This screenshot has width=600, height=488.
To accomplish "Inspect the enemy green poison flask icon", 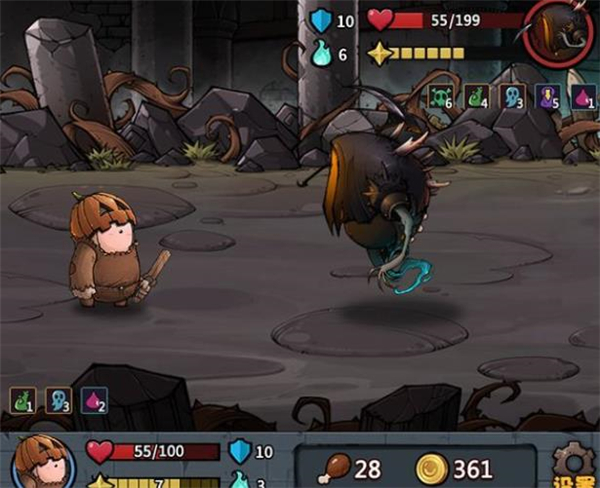I will click(x=476, y=97).
